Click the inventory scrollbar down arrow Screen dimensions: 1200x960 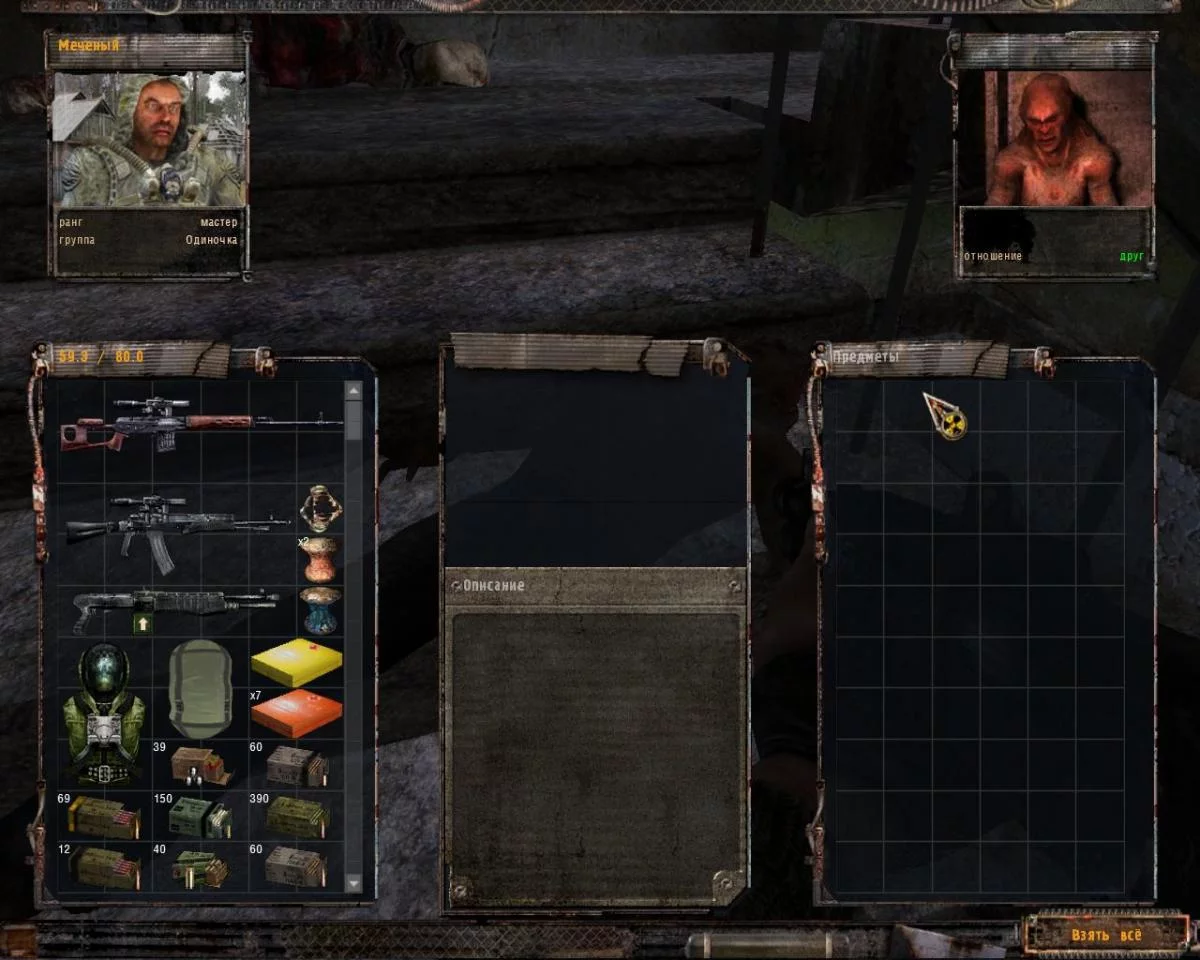[353, 883]
